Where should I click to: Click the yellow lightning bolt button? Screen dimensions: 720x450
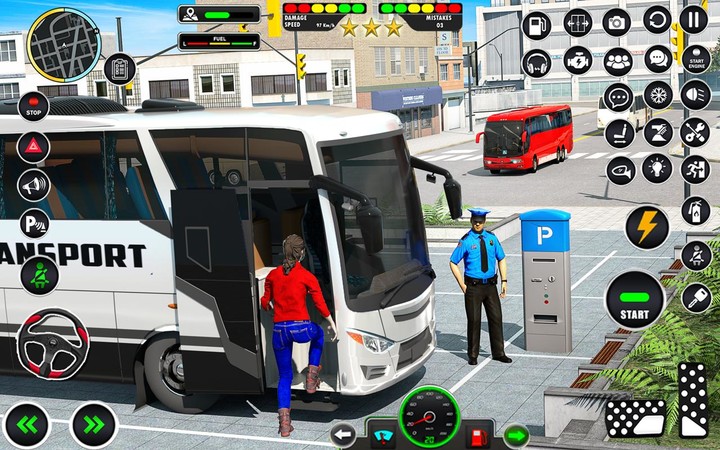pyautogui.click(x=647, y=227)
